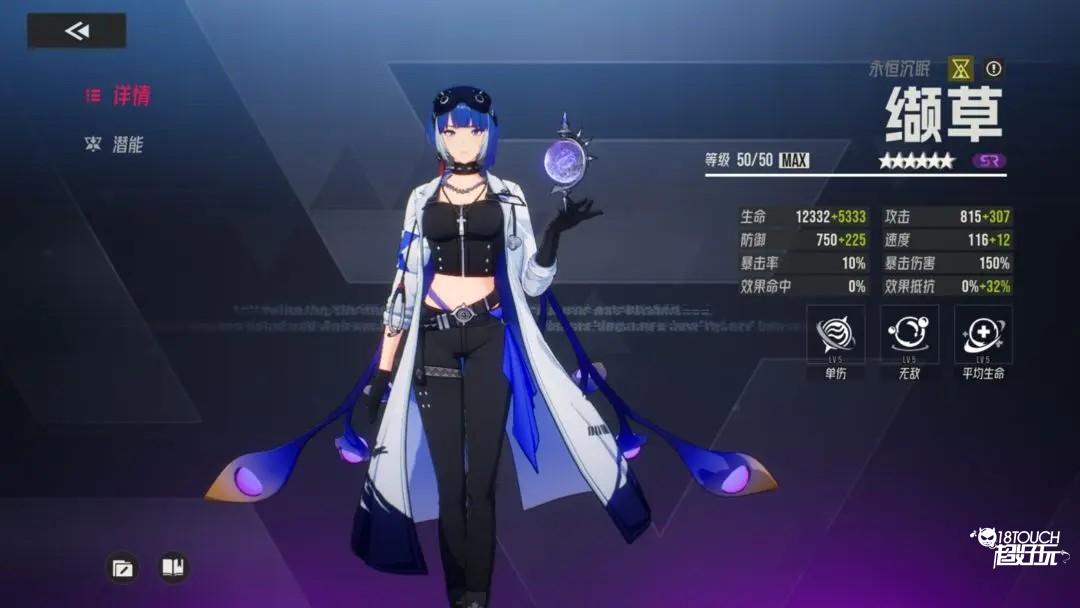1080x608 pixels.
Task: Open the exclamation info icon
Action: (x=993, y=69)
